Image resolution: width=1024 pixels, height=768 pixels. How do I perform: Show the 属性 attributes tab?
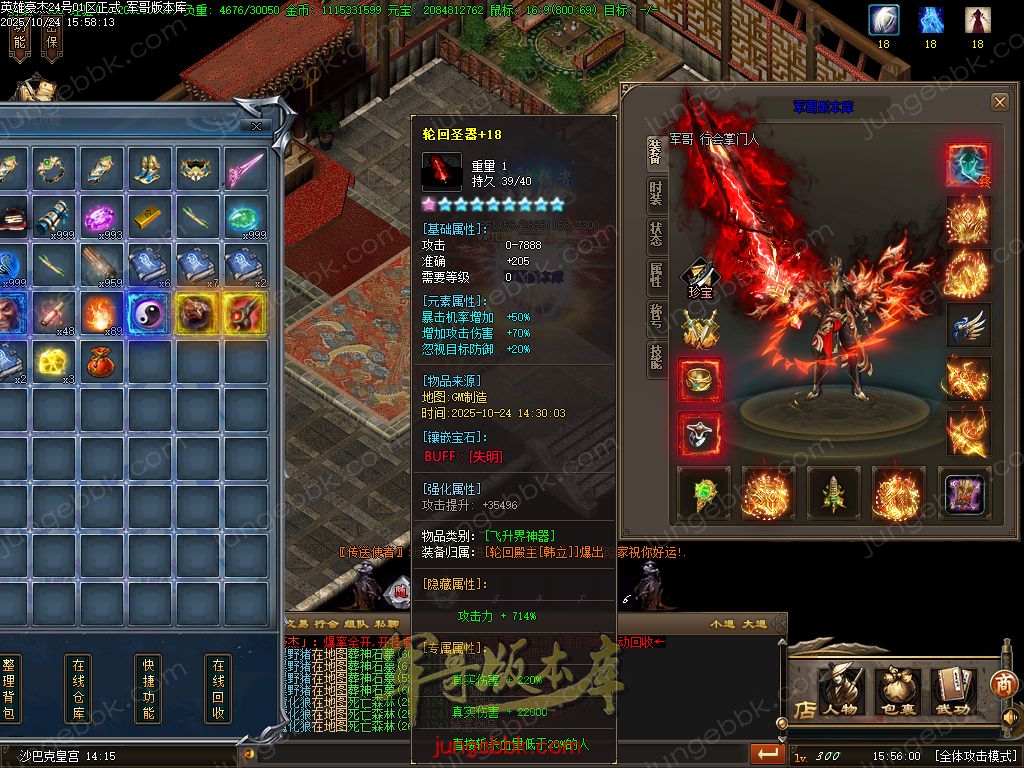tap(655, 275)
